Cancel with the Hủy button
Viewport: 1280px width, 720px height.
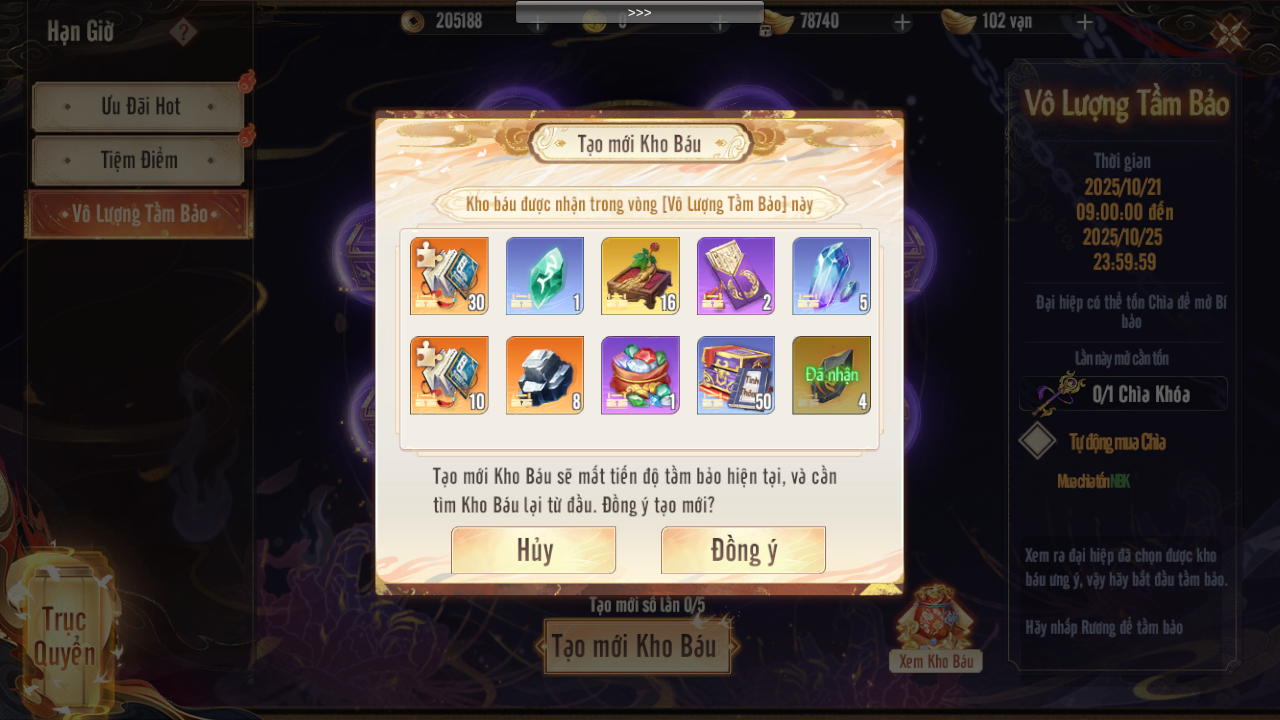[533, 550]
